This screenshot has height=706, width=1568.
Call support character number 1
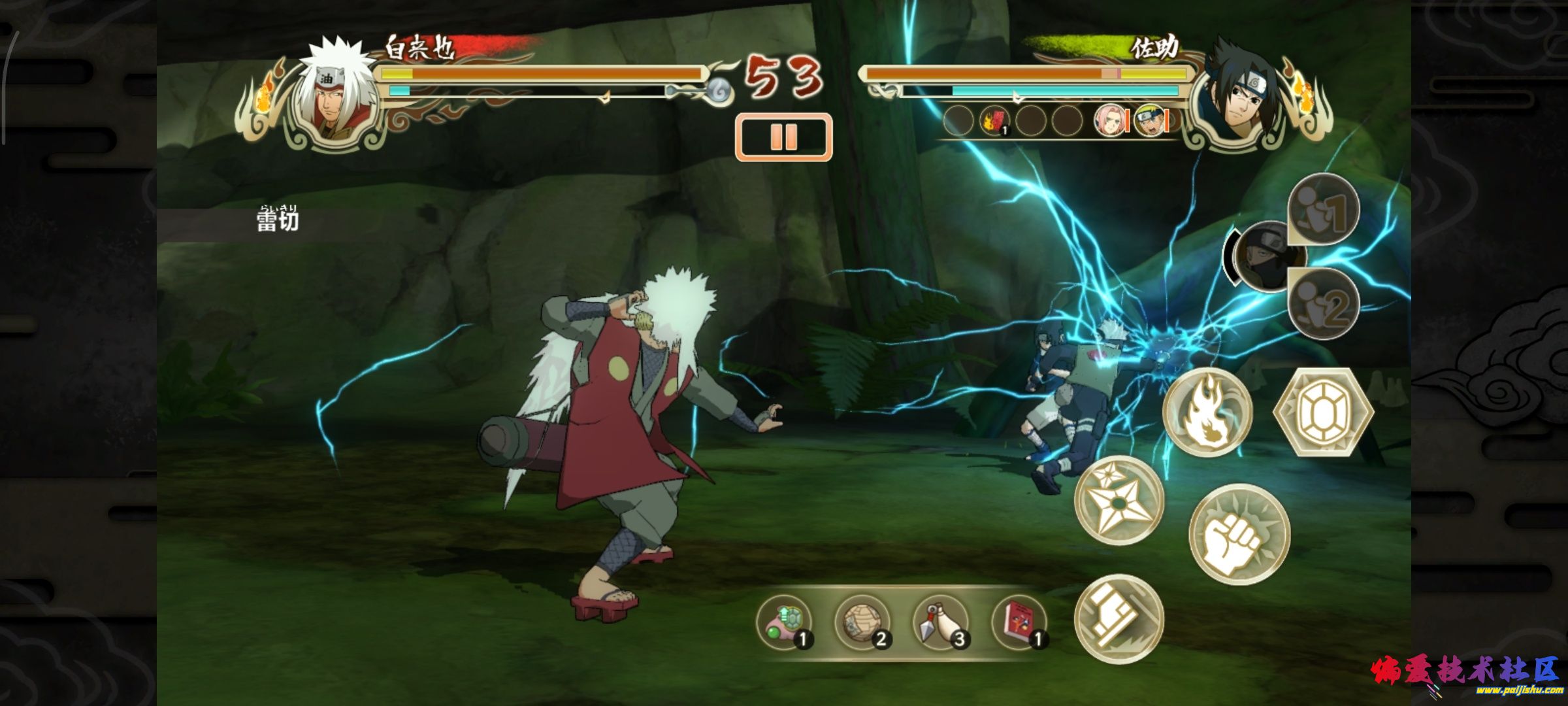(1324, 209)
